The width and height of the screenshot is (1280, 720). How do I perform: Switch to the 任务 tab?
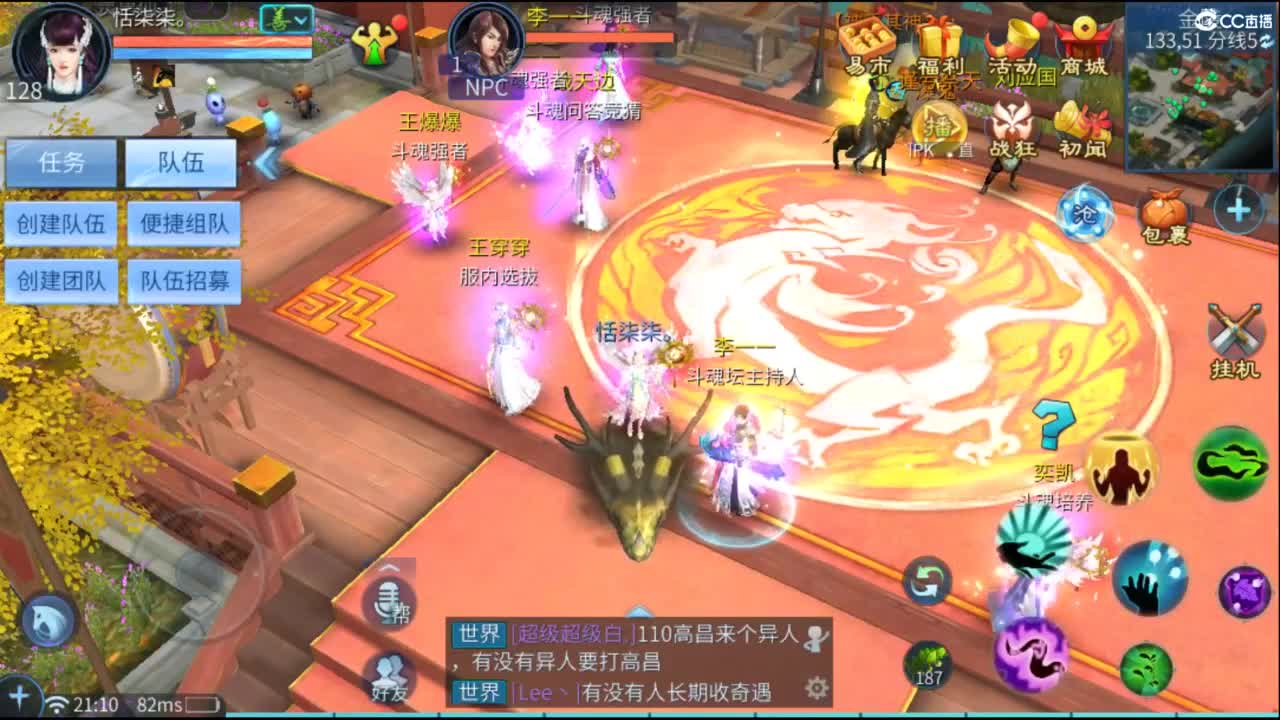click(x=62, y=163)
